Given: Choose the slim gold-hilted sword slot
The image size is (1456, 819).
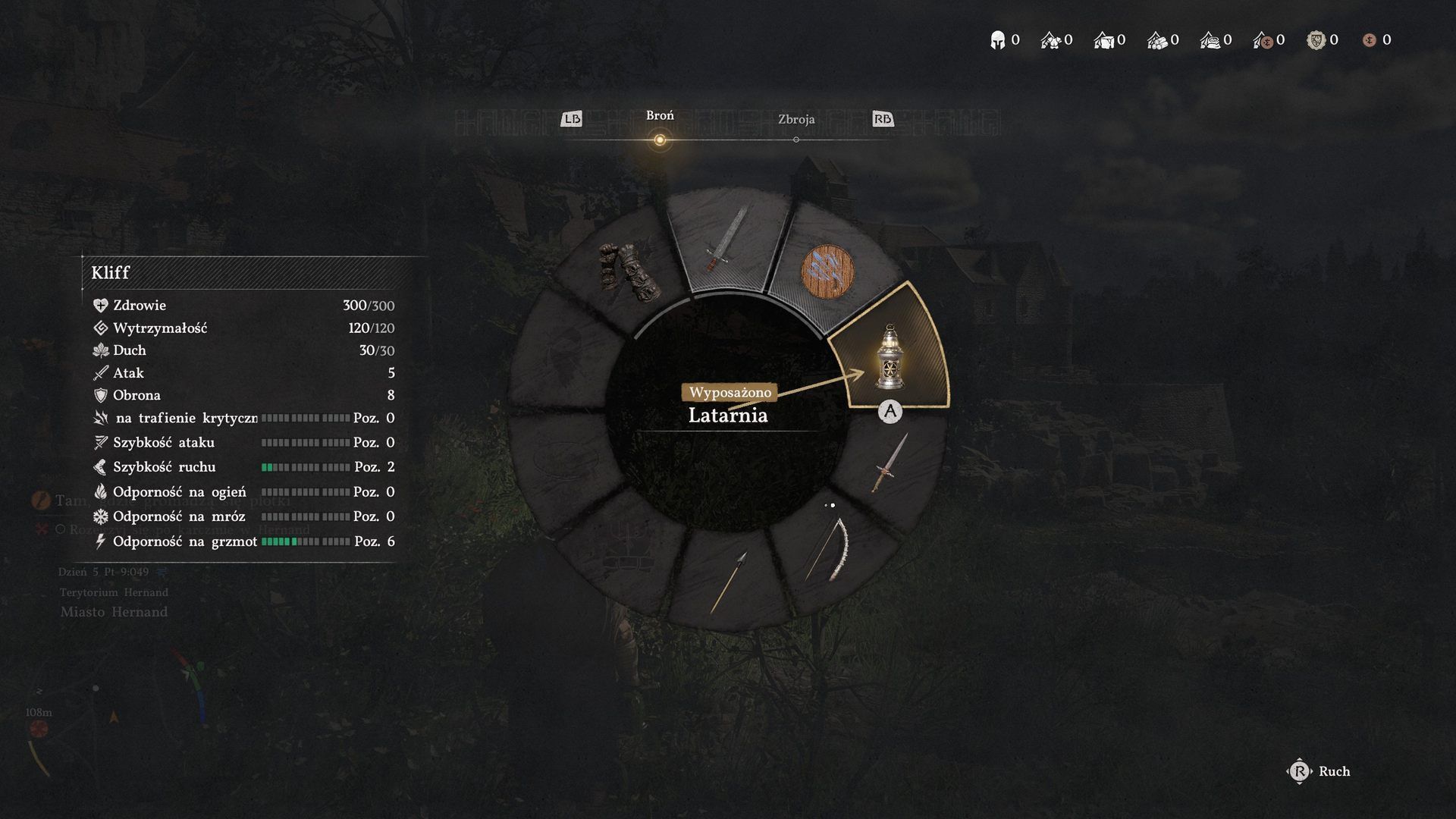Looking at the screenshot, I should point(889,463).
